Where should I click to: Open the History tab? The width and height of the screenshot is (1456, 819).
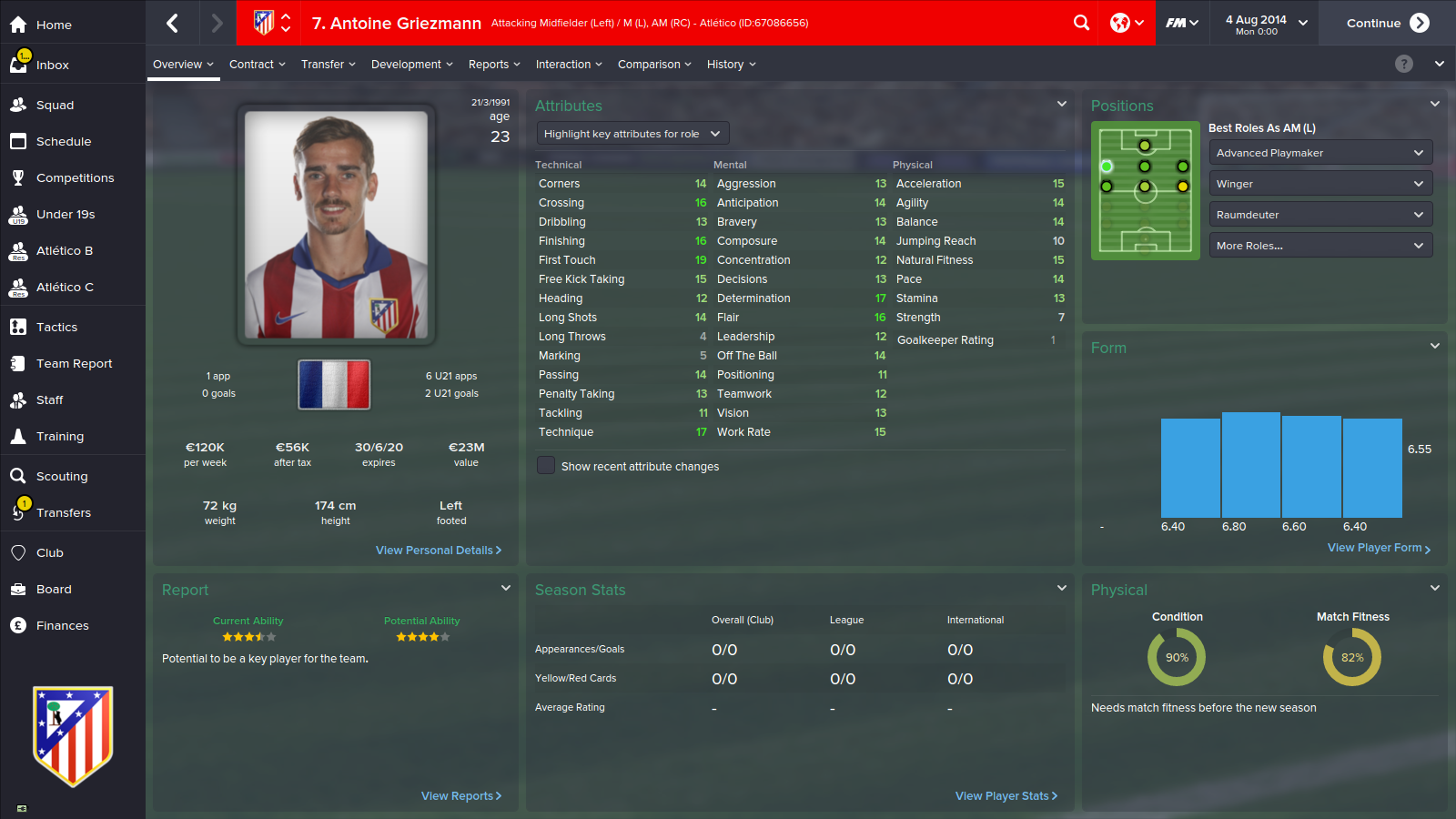coord(725,64)
